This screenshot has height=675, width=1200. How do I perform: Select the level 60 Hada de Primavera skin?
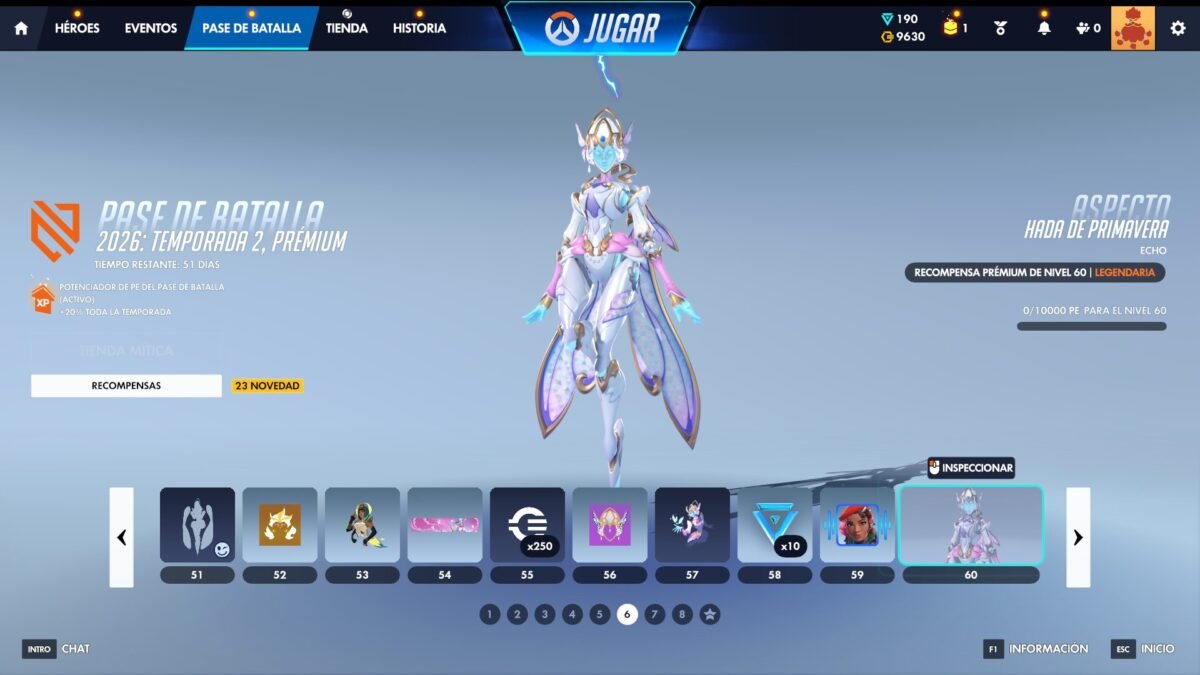[x=971, y=525]
